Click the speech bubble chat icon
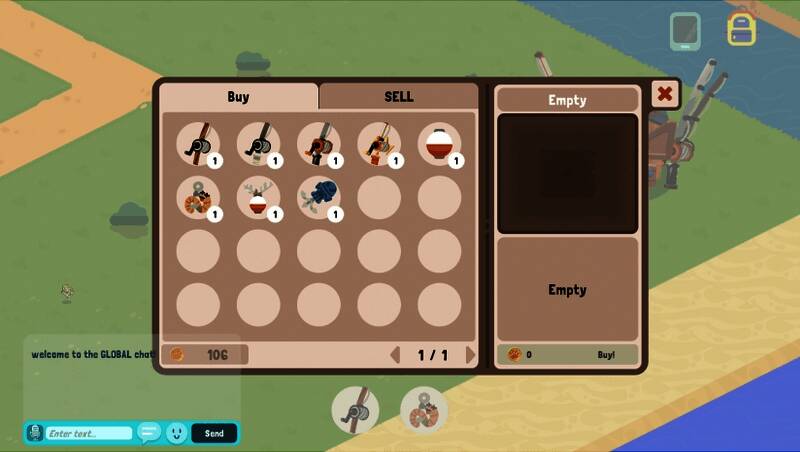The width and height of the screenshot is (800, 452). pos(149,433)
